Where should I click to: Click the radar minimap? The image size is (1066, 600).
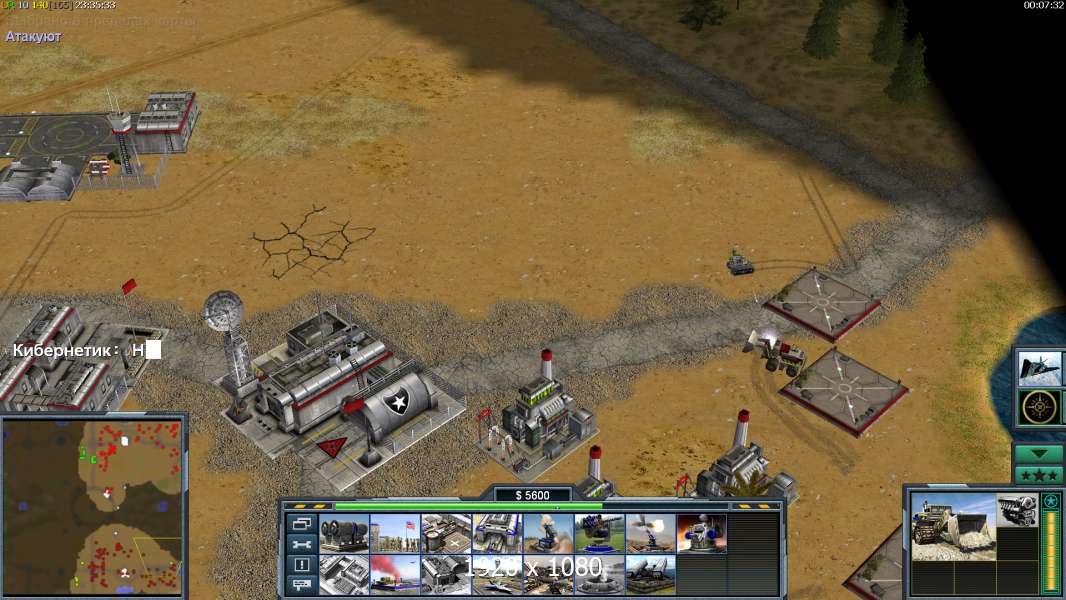click(94, 504)
